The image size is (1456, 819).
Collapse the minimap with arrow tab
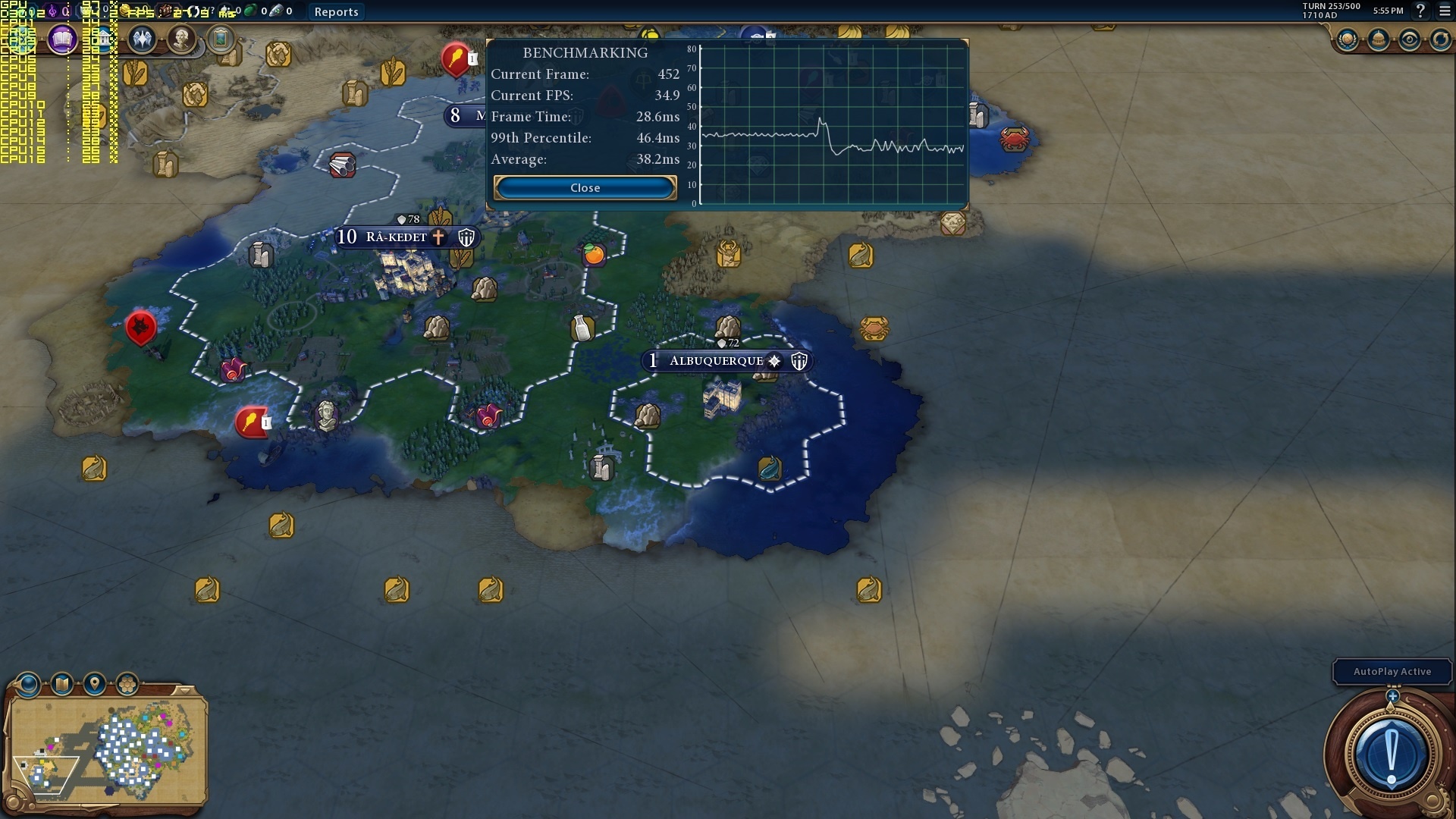184,689
